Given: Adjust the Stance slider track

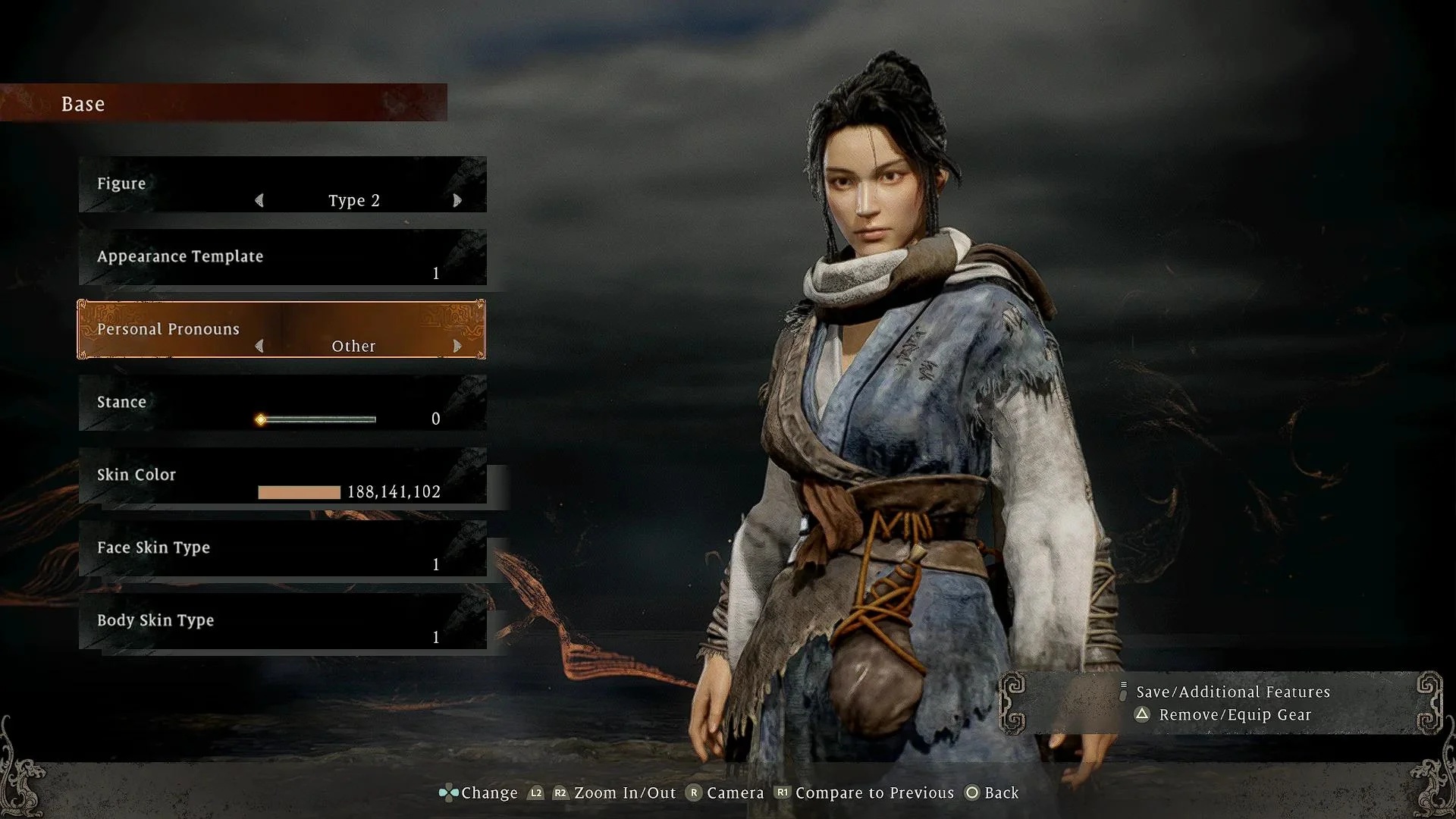Looking at the screenshot, I should [318, 419].
